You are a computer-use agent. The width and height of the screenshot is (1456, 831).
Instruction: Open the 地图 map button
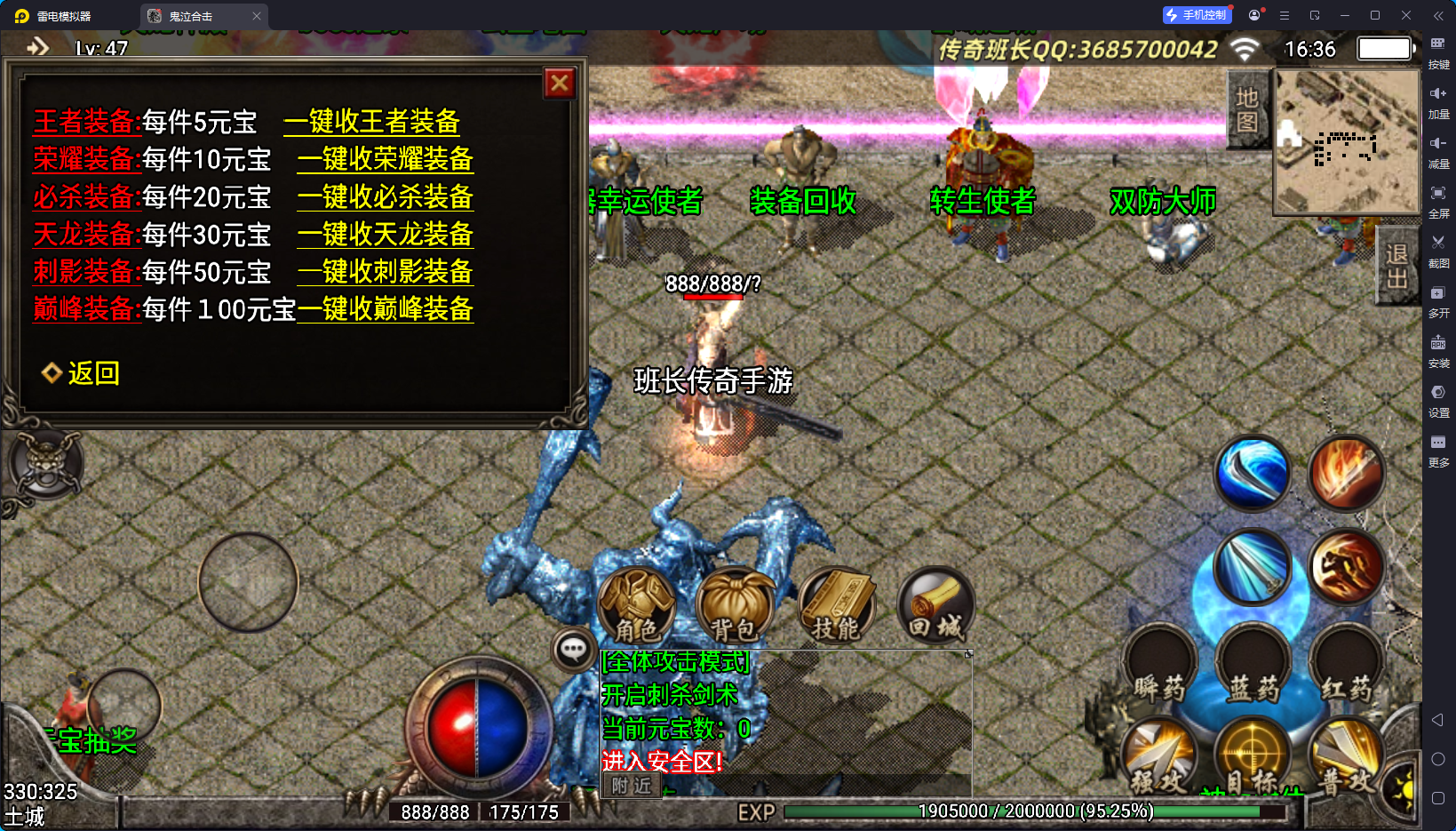pyautogui.click(x=1247, y=109)
